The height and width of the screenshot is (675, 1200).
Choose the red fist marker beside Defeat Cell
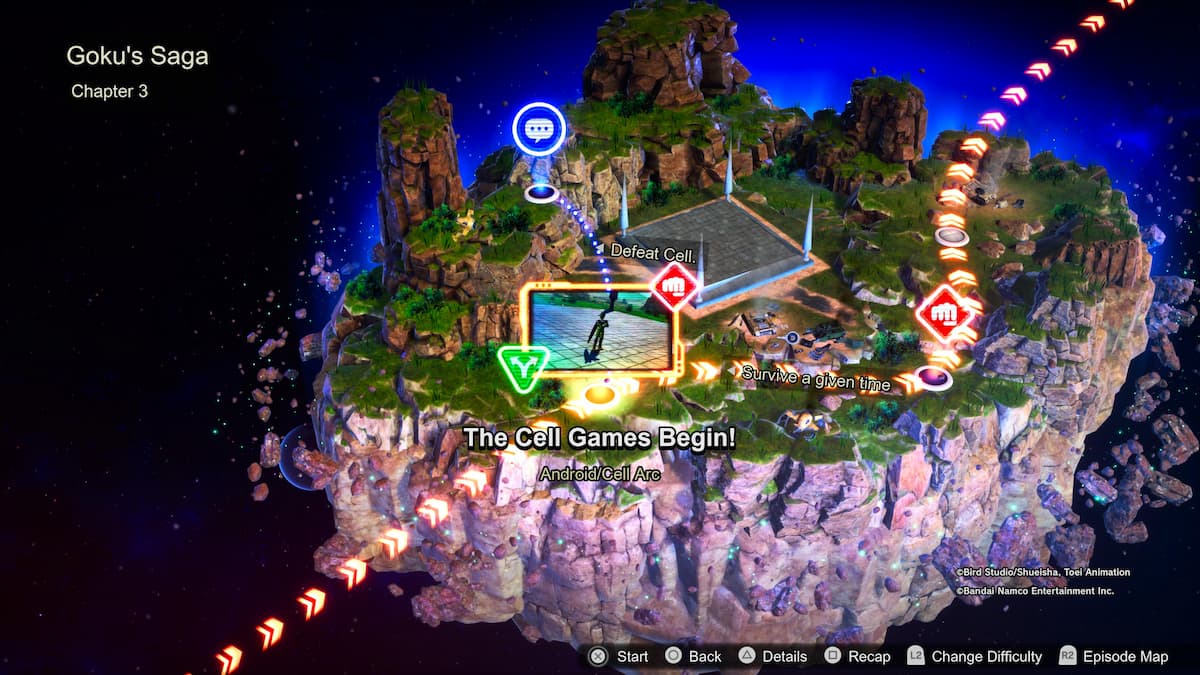pos(675,287)
